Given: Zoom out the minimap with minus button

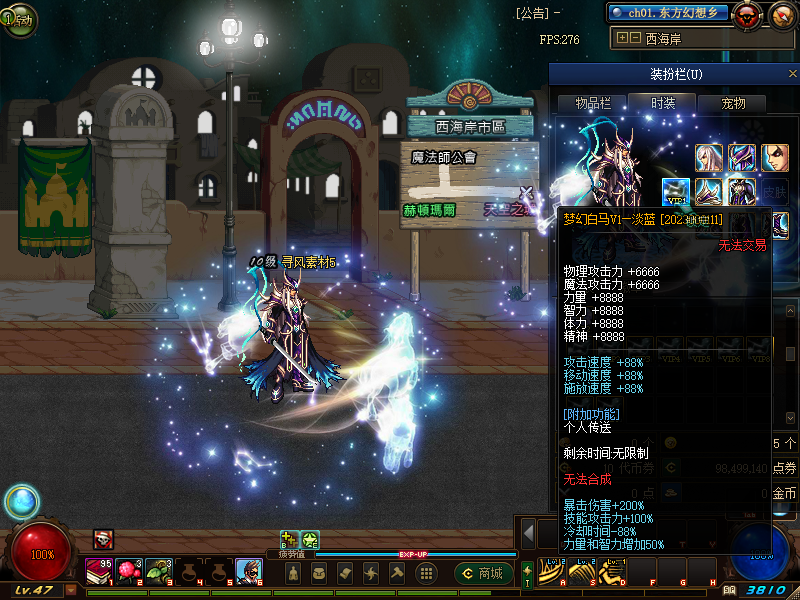Looking at the screenshot, I should [635, 38].
